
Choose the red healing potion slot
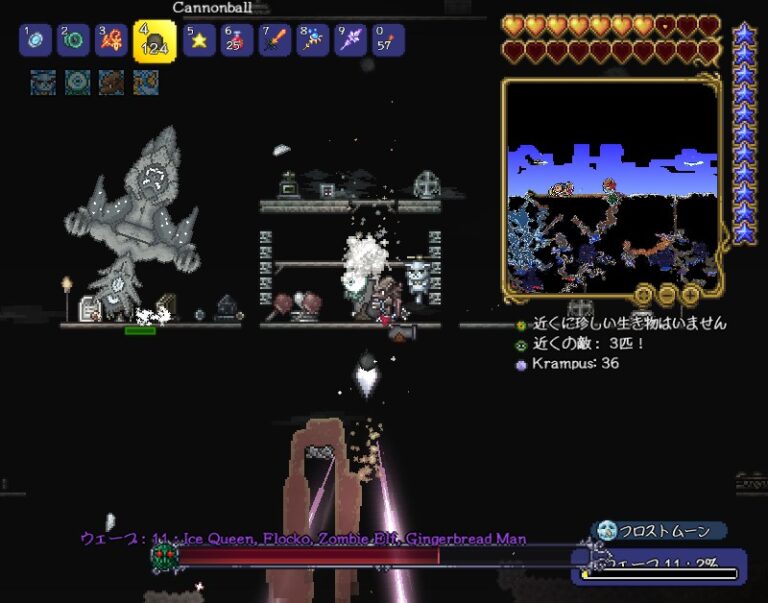click(x=237, y=41)
